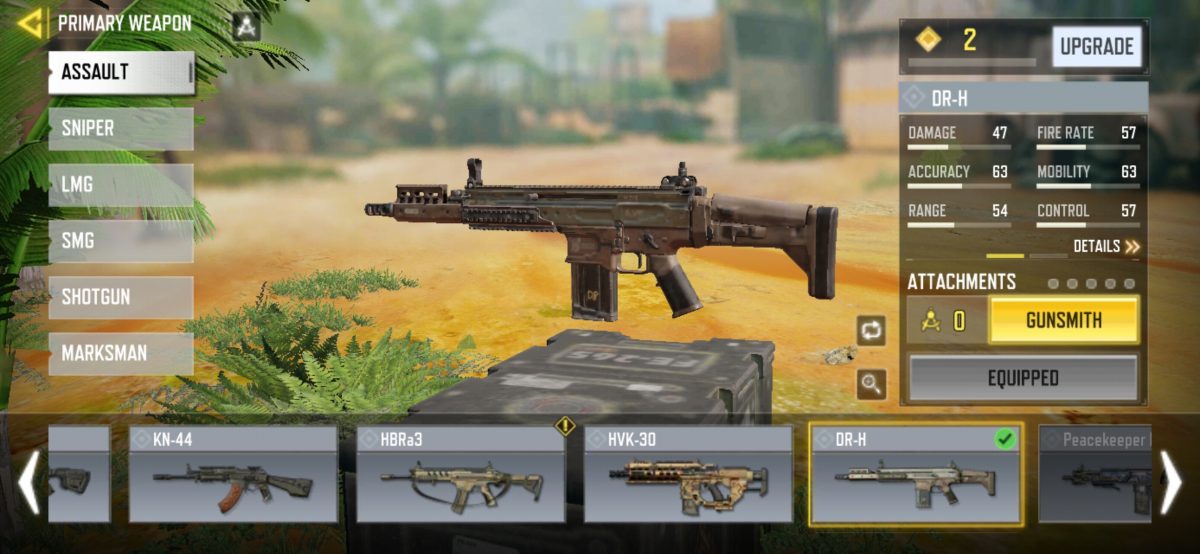Screen dimensions: 1200x554
Task: Select the KN-44 weapon card
Action: pos(233,474)
